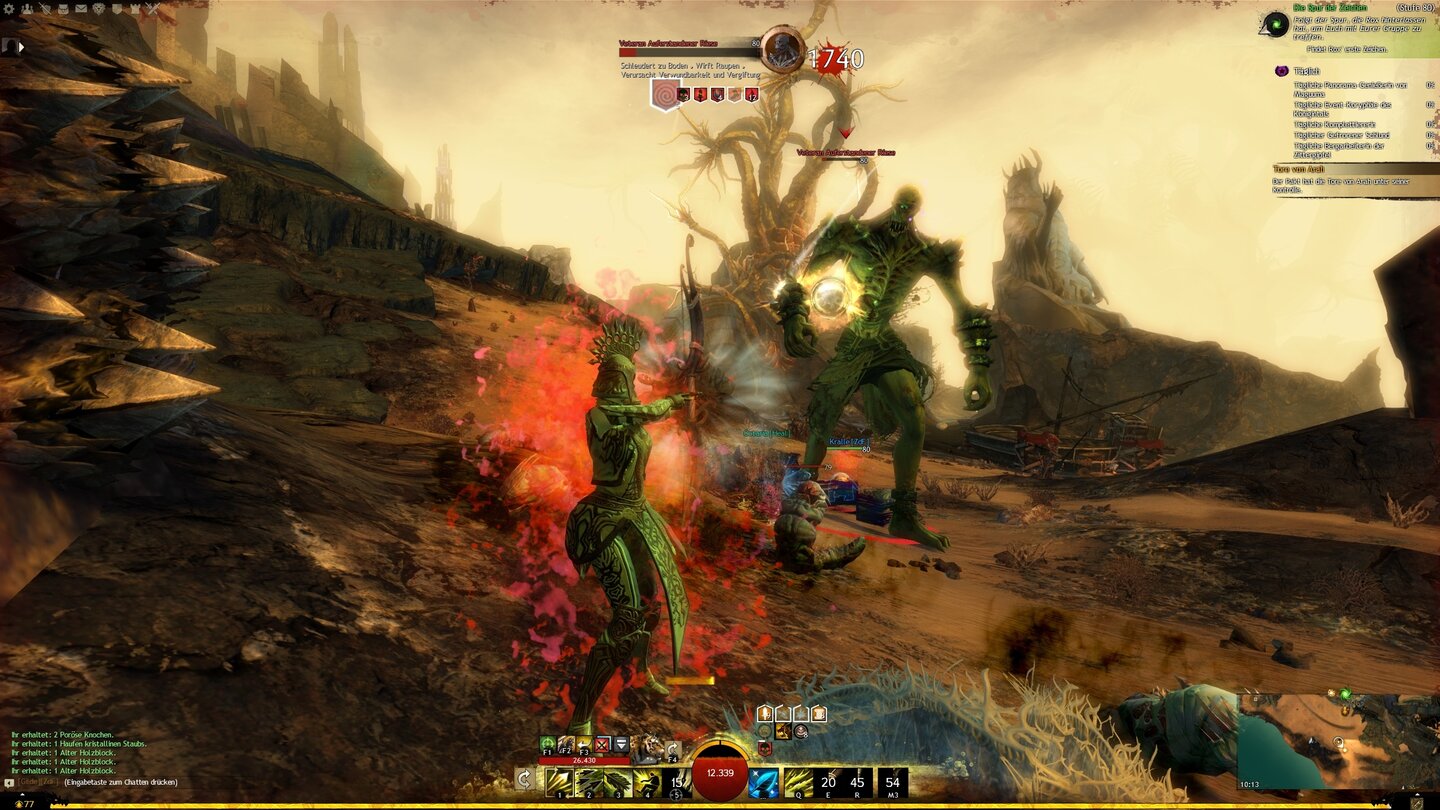The width and height of the screenshot is (1440, 810).
Task: Use the blue feather healing skill
Action: click(764, 782)
